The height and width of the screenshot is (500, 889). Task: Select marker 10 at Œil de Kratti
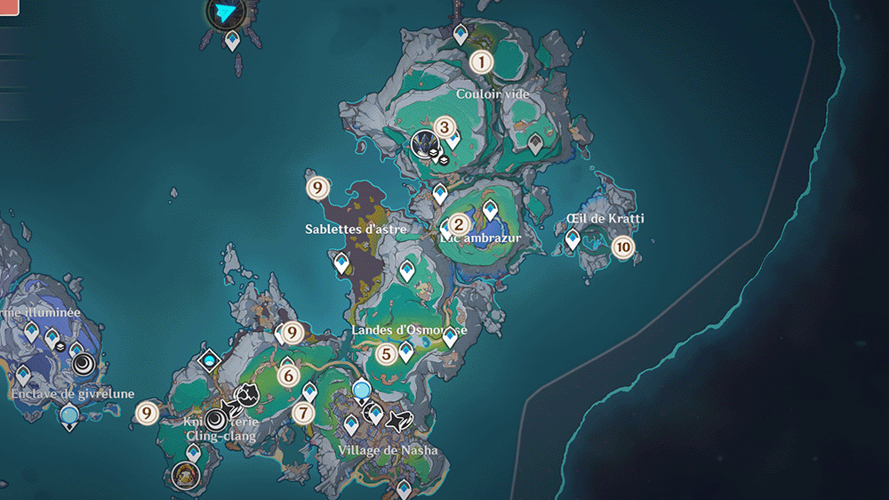tap(623, 246)
